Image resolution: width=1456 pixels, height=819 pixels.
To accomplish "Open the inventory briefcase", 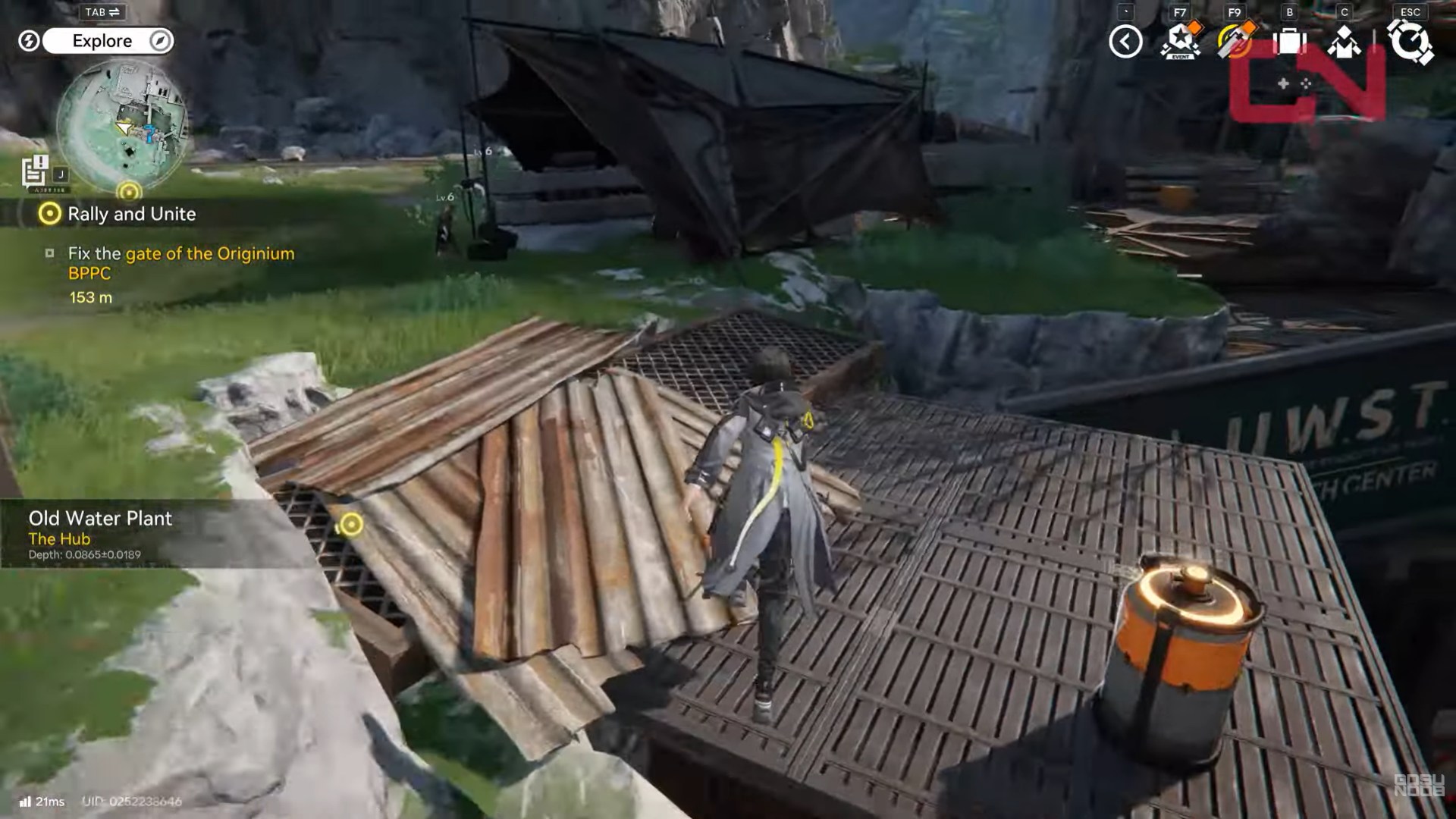I will click(1290, 42).
